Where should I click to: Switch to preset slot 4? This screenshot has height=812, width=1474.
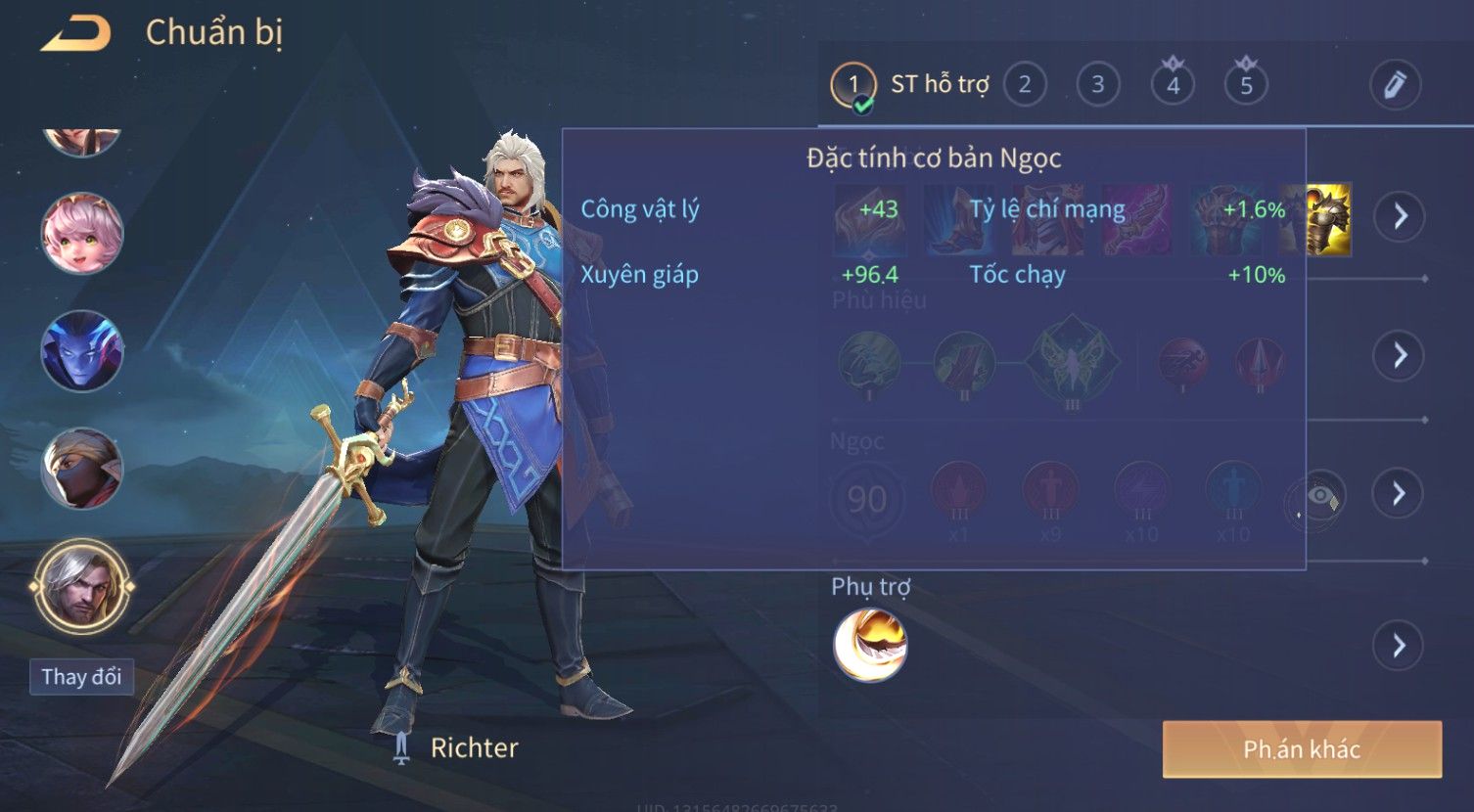1173,85
